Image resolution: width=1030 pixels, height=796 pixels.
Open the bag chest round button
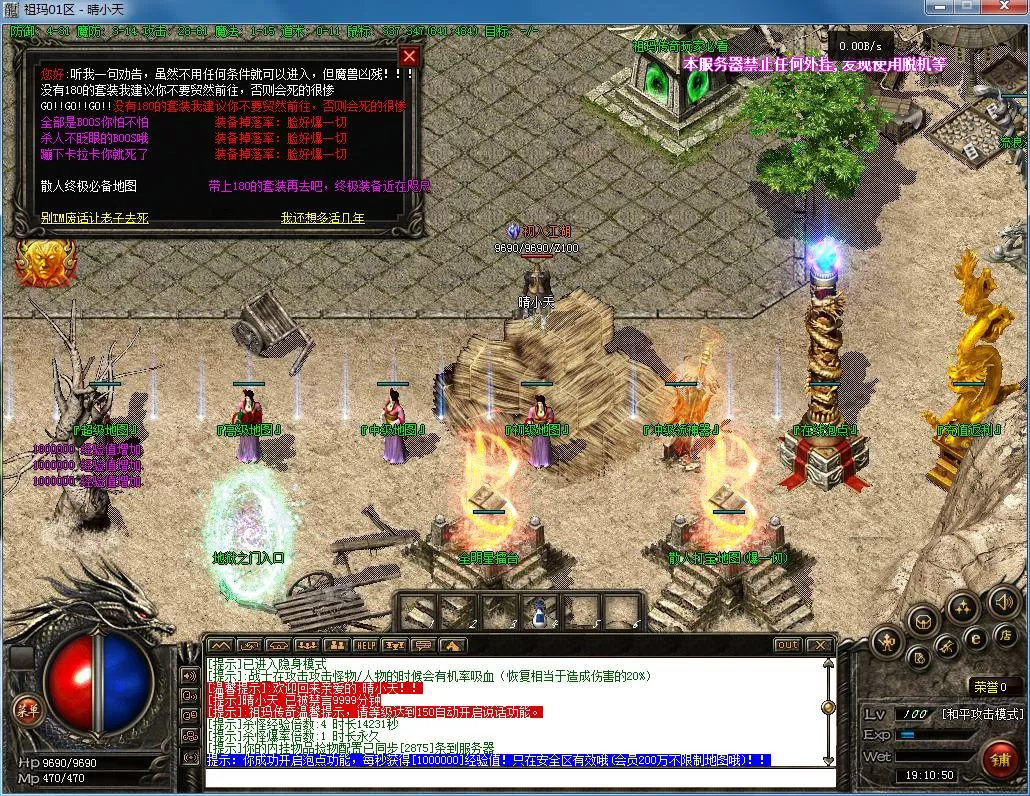click(x=922, y=620)
